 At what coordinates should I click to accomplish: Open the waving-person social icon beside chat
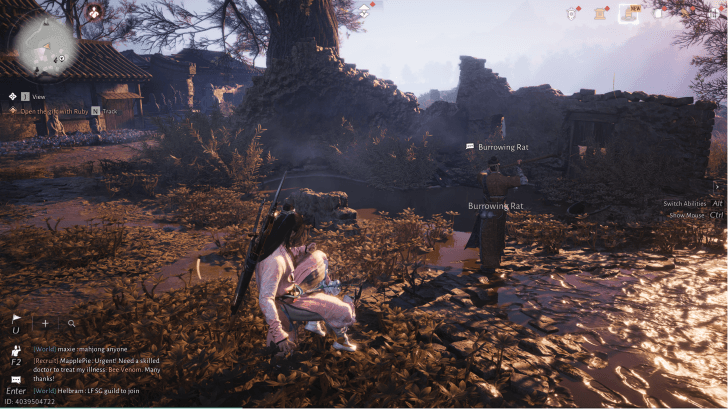click(16, 352)
